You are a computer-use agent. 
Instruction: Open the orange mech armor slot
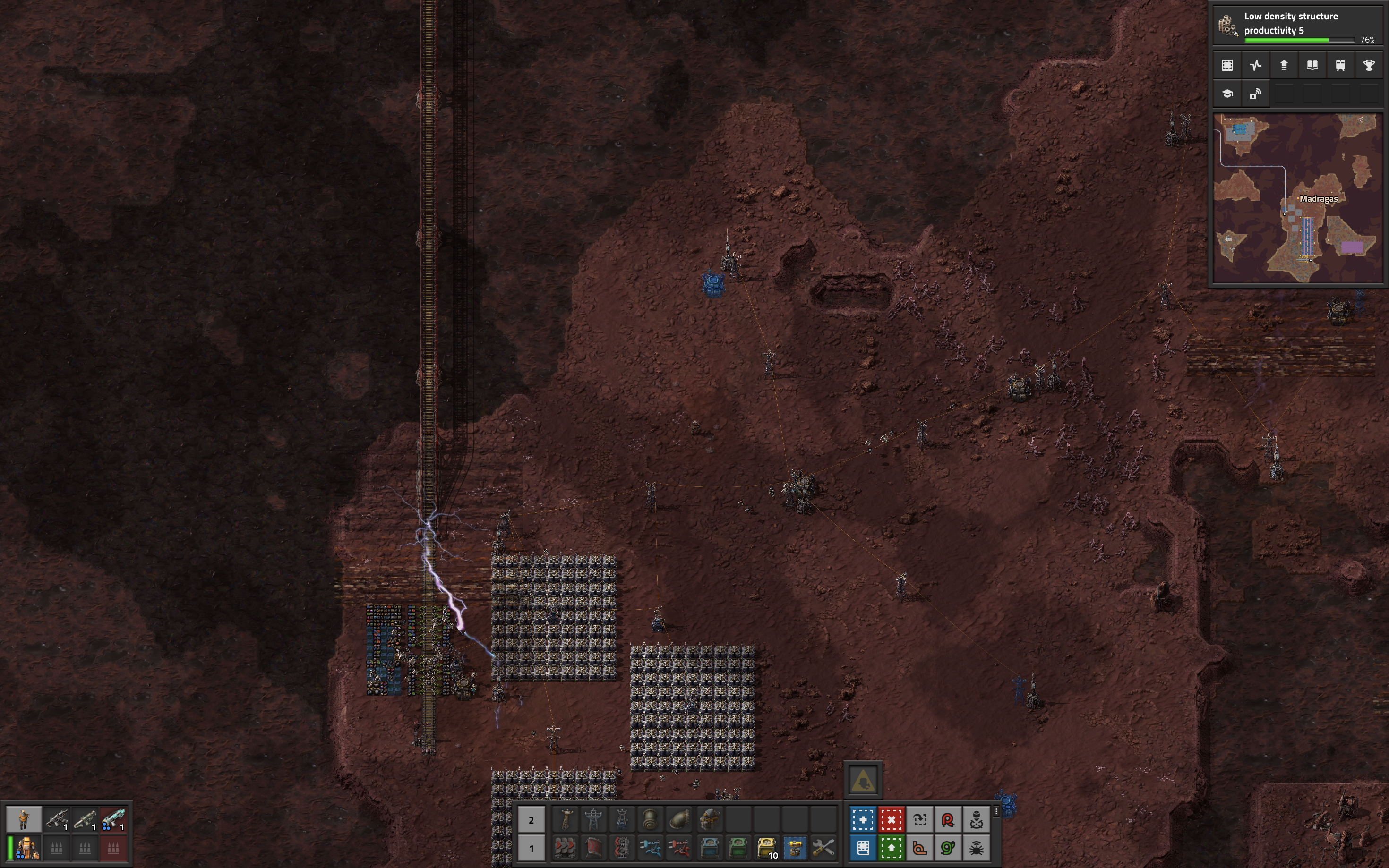click(x=27, y=848)
